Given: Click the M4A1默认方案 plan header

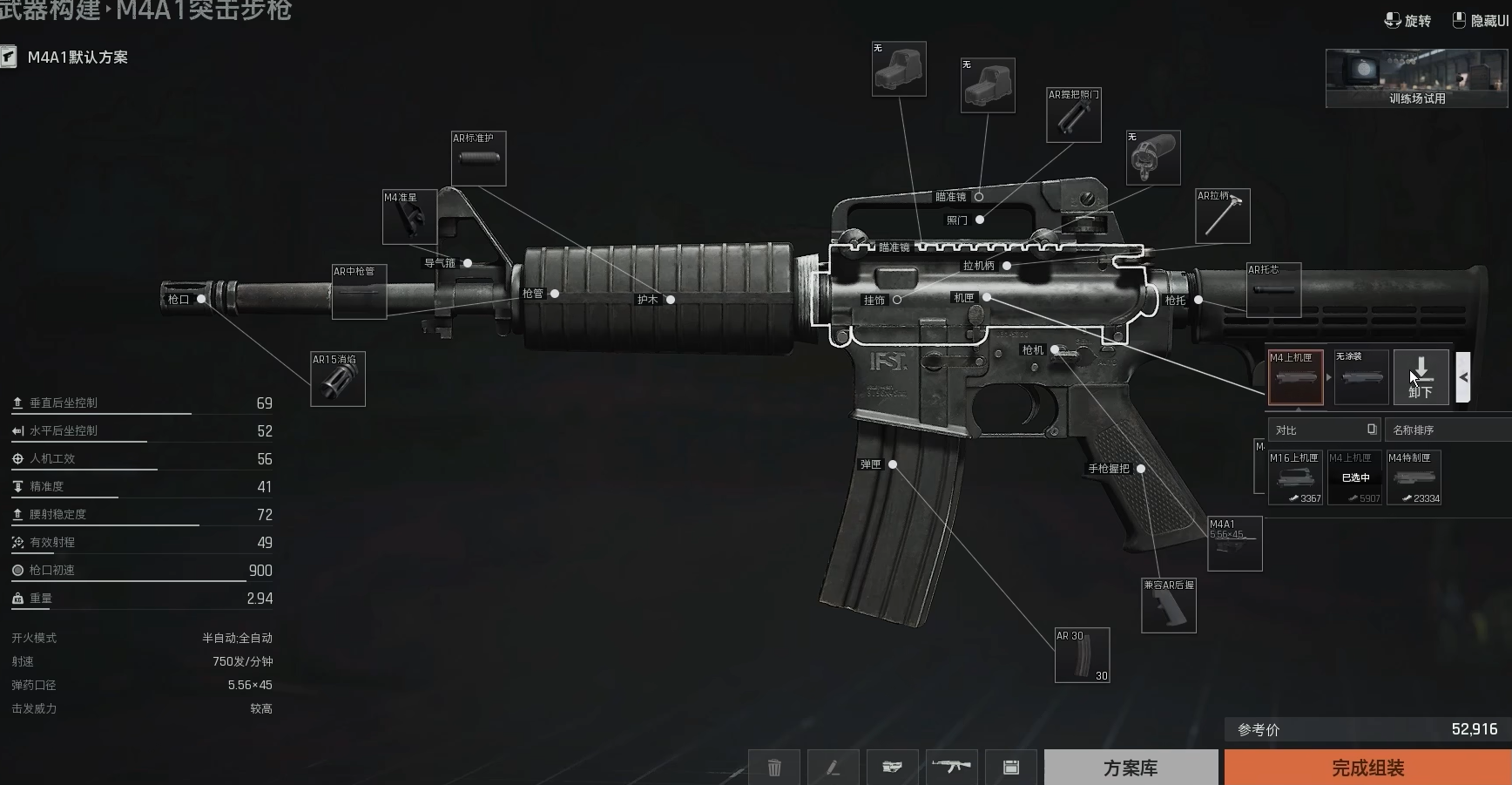Looking at the screenshot, I should [77, 57].
